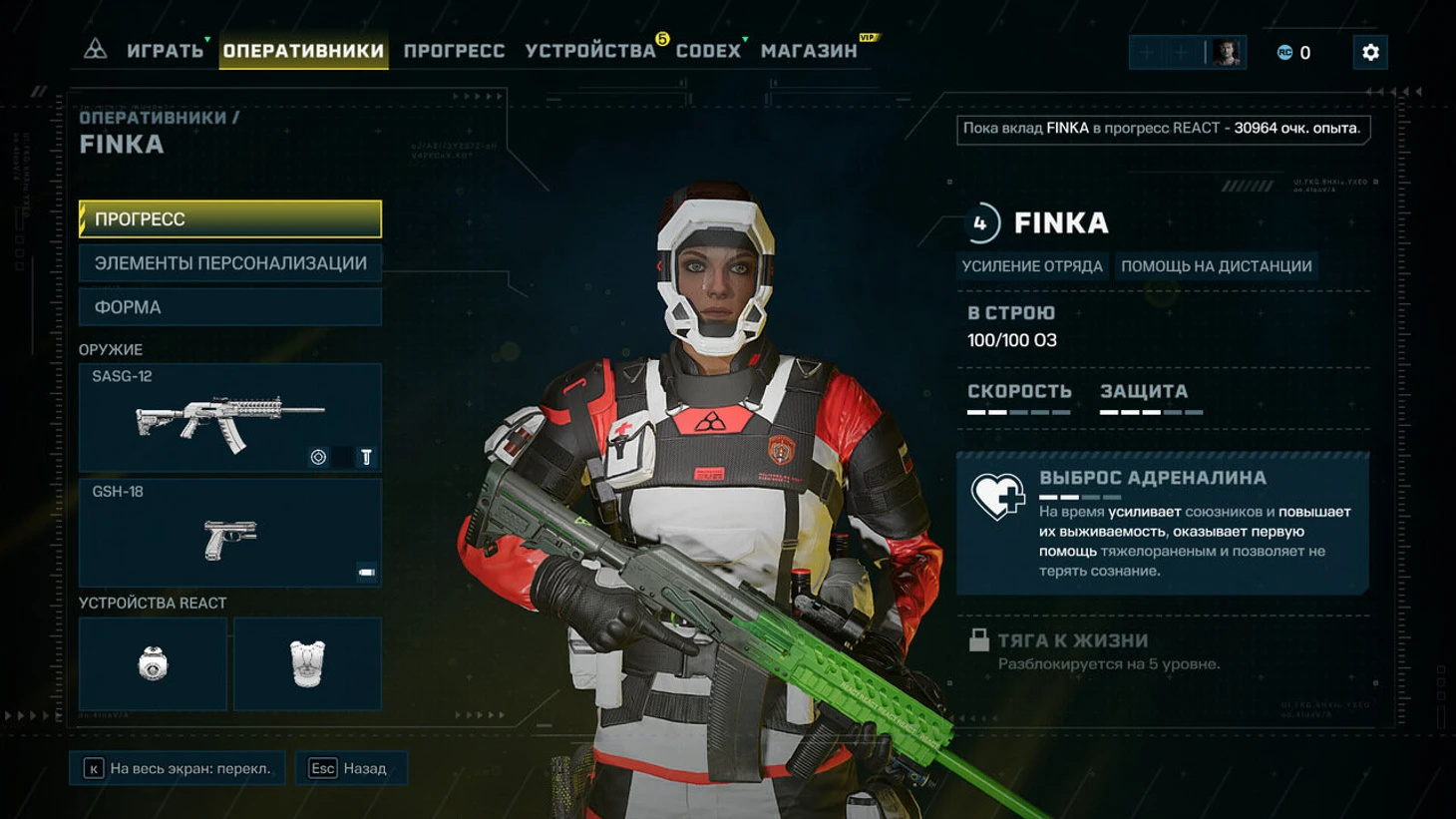
Task: View the ВЫБРОС АДРЕНАЛИНА ability panel
Action: point(1163,524)
